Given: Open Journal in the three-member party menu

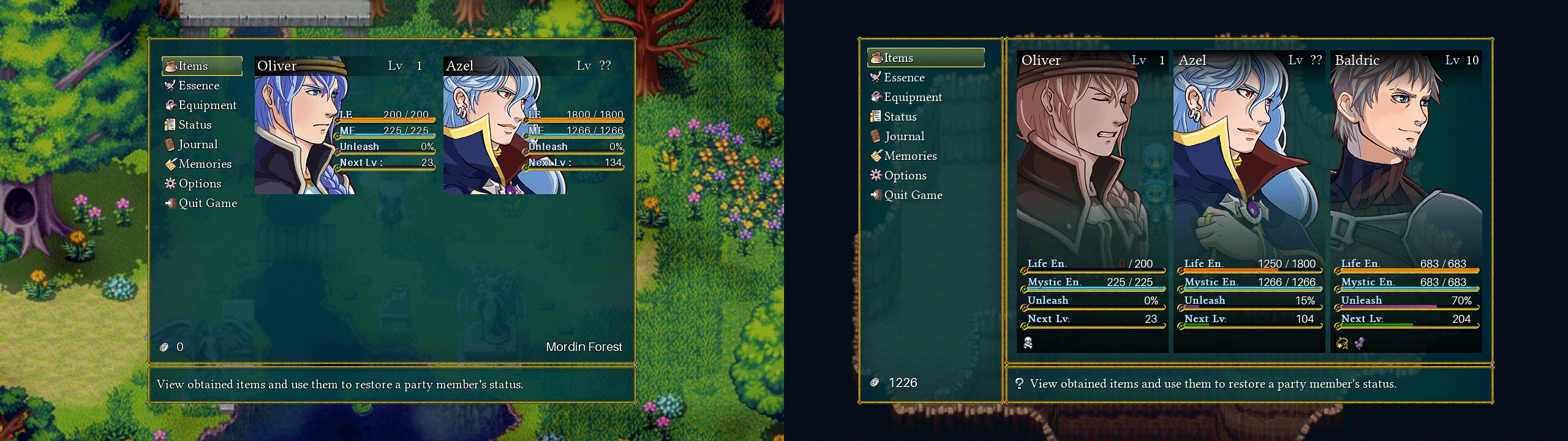Looking at the screenshot, I should 904,137.
